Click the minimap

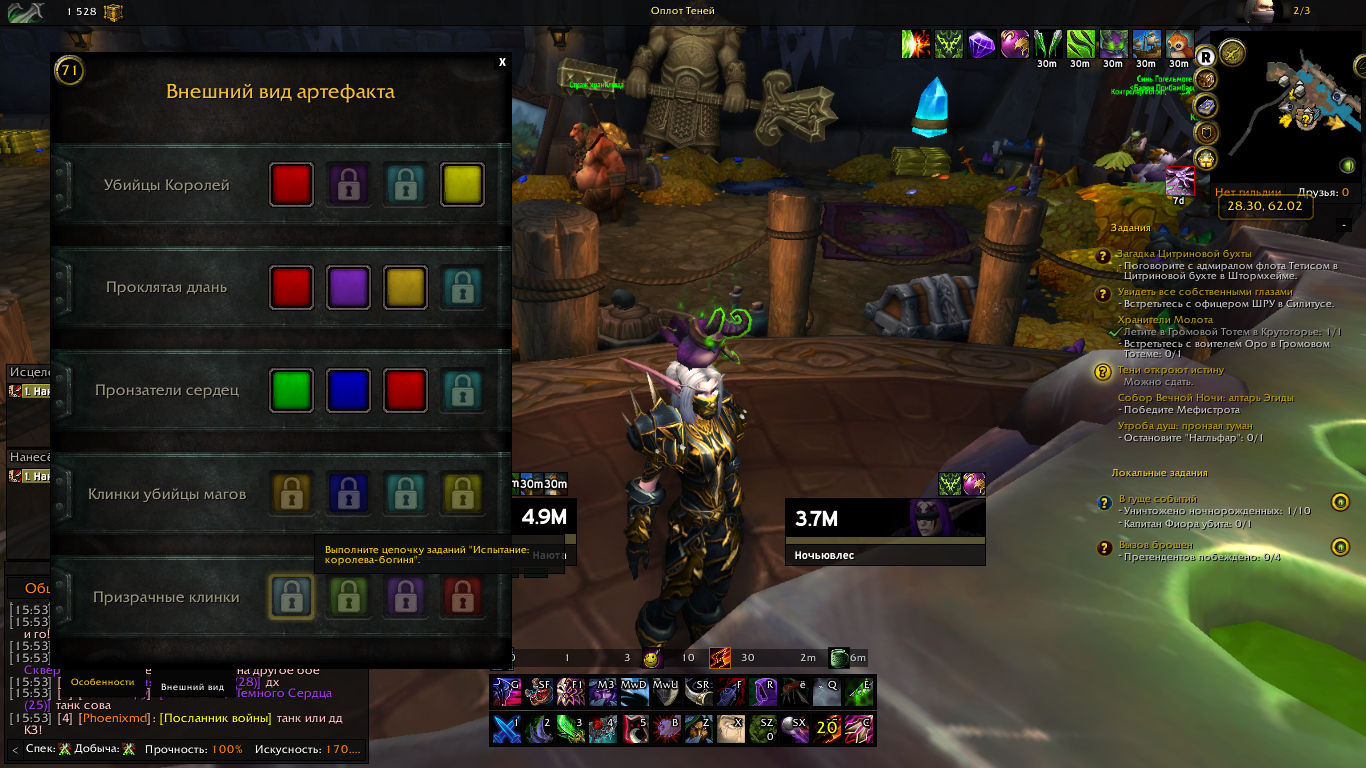(x=1301, y=110)
